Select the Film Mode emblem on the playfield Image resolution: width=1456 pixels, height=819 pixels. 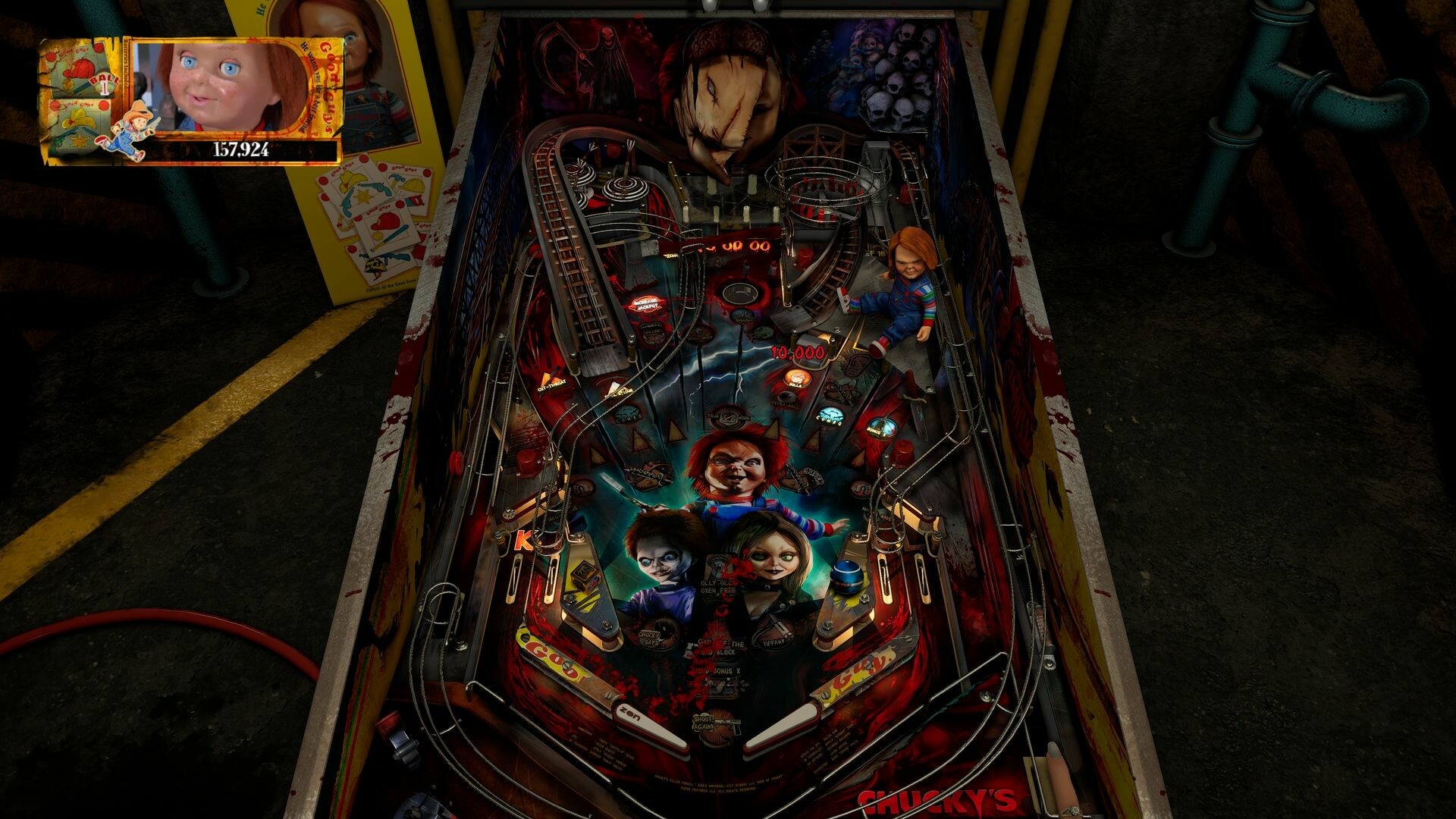point(729,417)
